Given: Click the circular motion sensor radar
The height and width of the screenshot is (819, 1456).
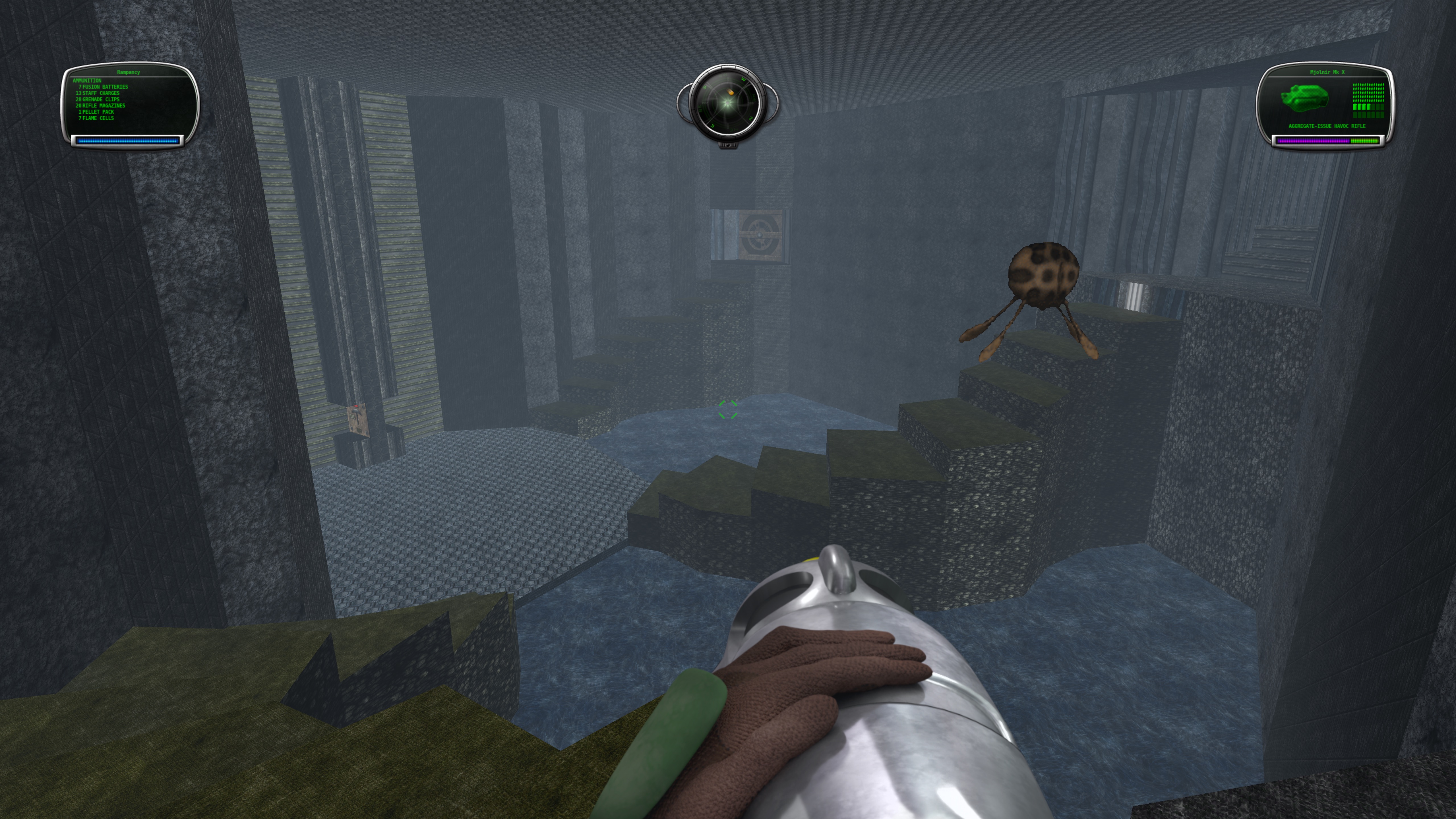Looking at the screenshot, I should pos(727,104).
